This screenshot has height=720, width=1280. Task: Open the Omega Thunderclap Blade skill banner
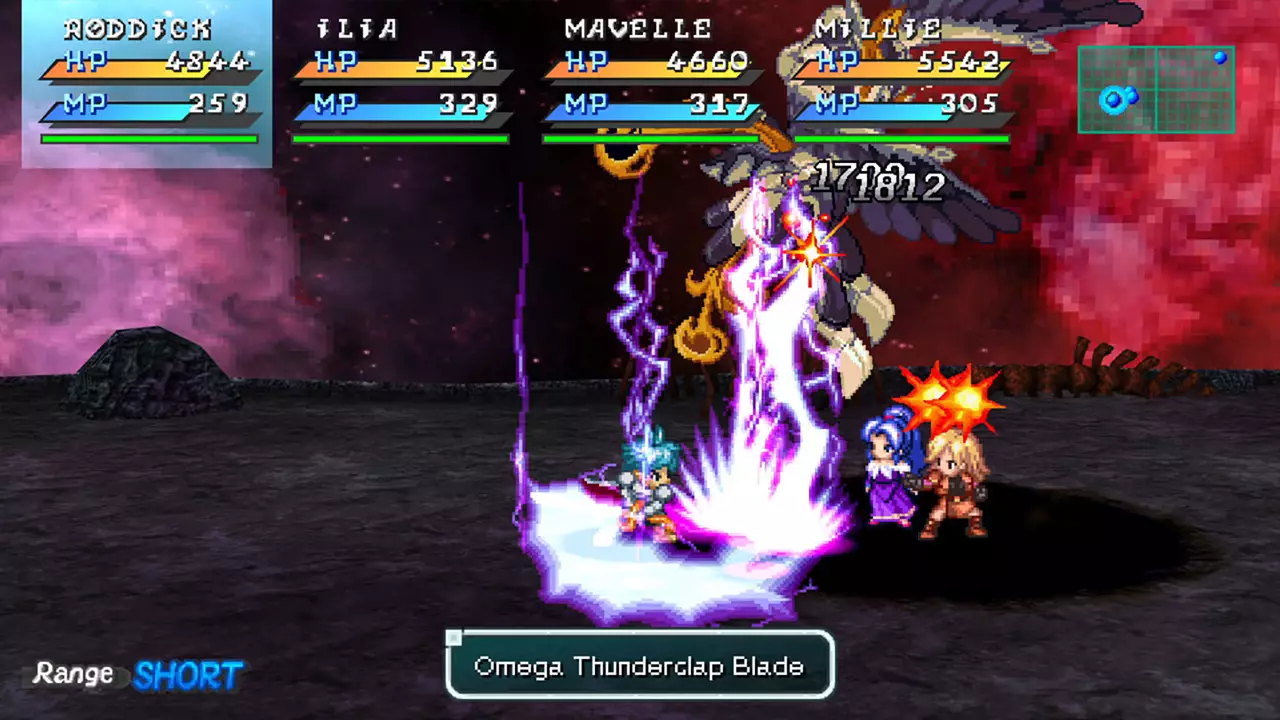(639, 665)
